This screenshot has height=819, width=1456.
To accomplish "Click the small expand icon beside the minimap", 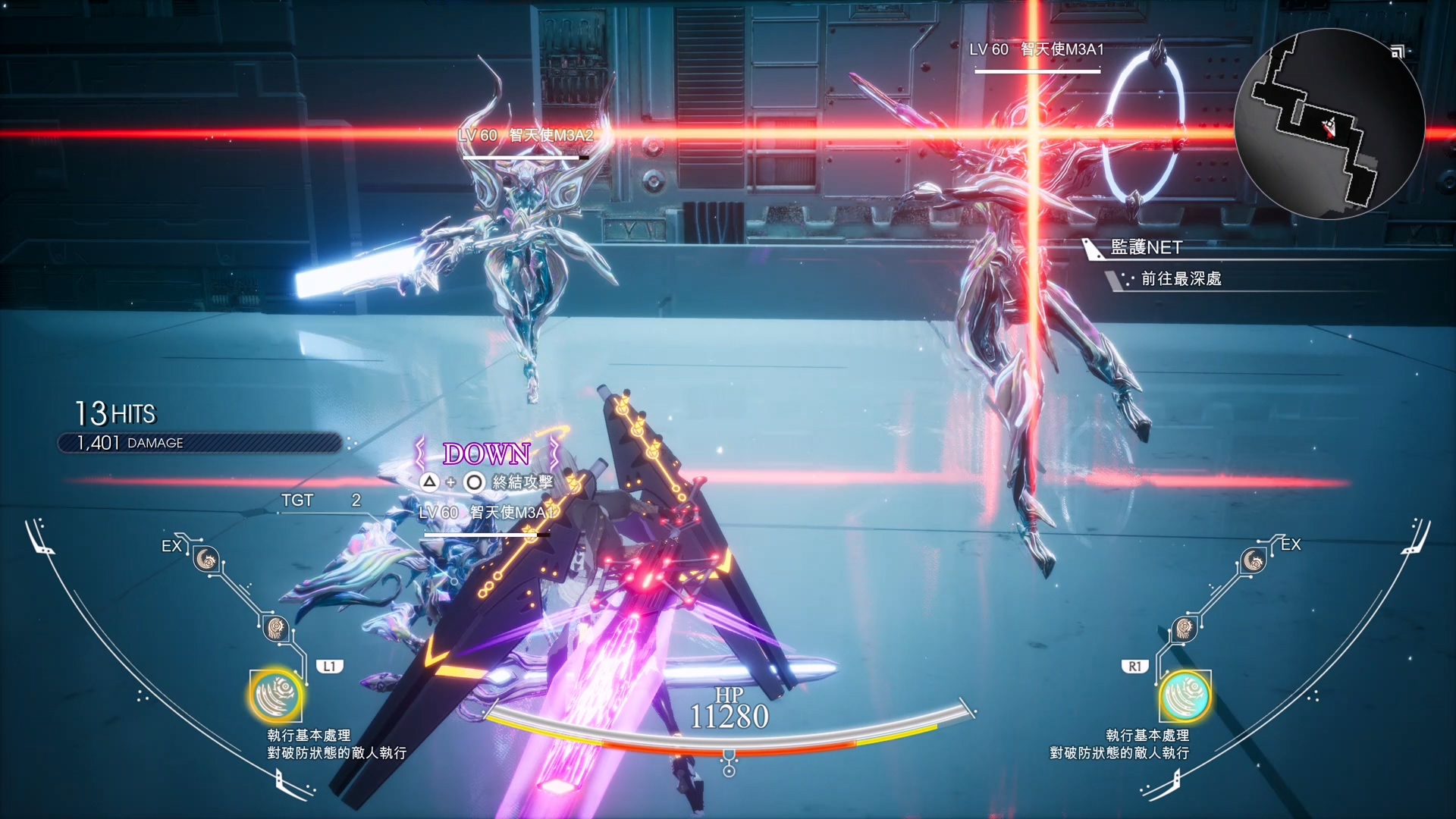I will point(1398,52).
